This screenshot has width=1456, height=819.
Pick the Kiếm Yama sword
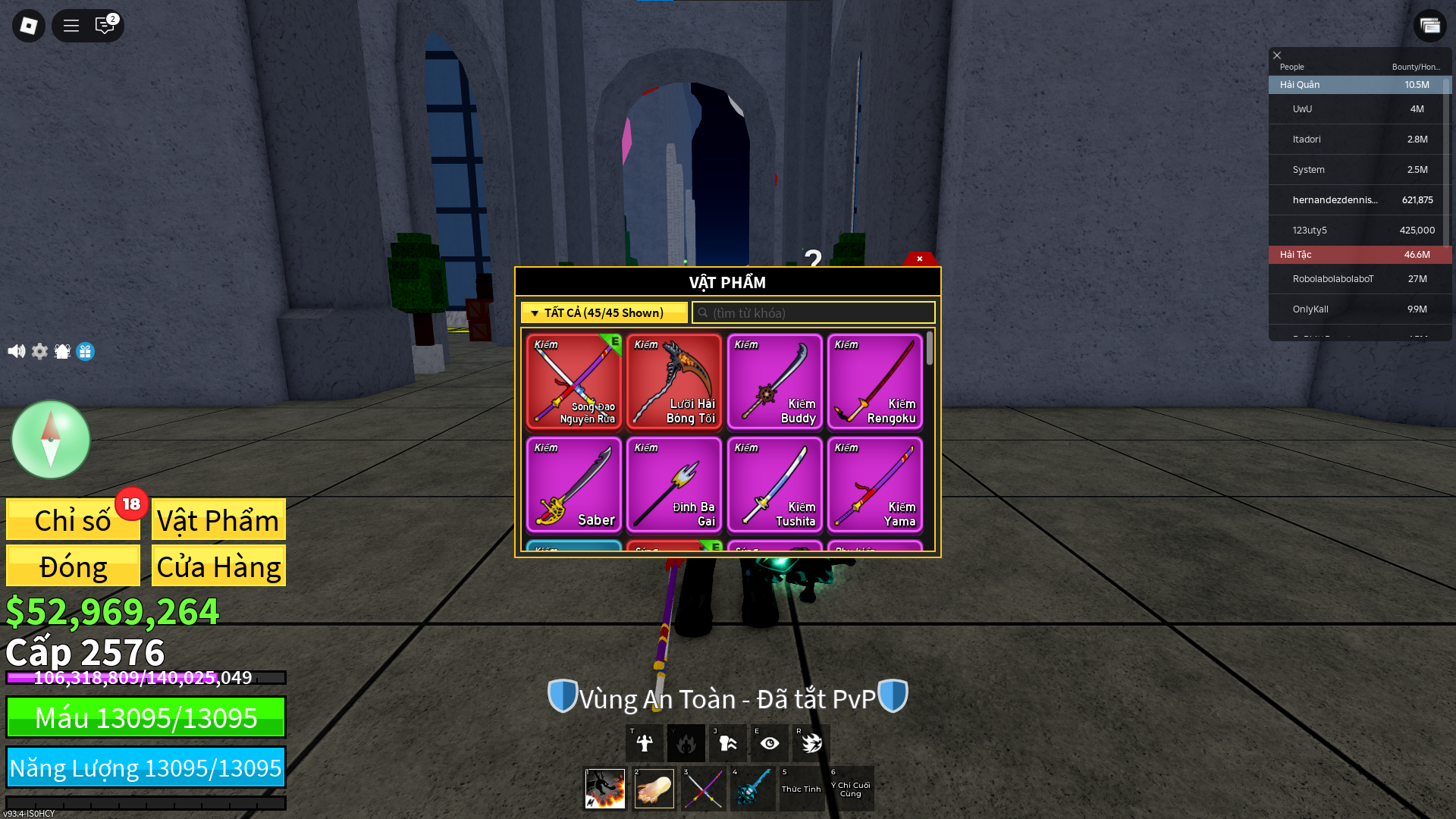[x=874, y=485]
